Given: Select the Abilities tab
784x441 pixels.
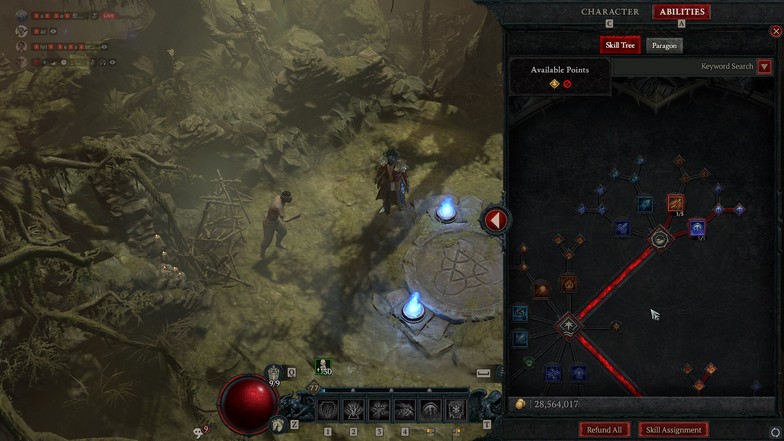Looking at the screenshot, I should [682, 12].
